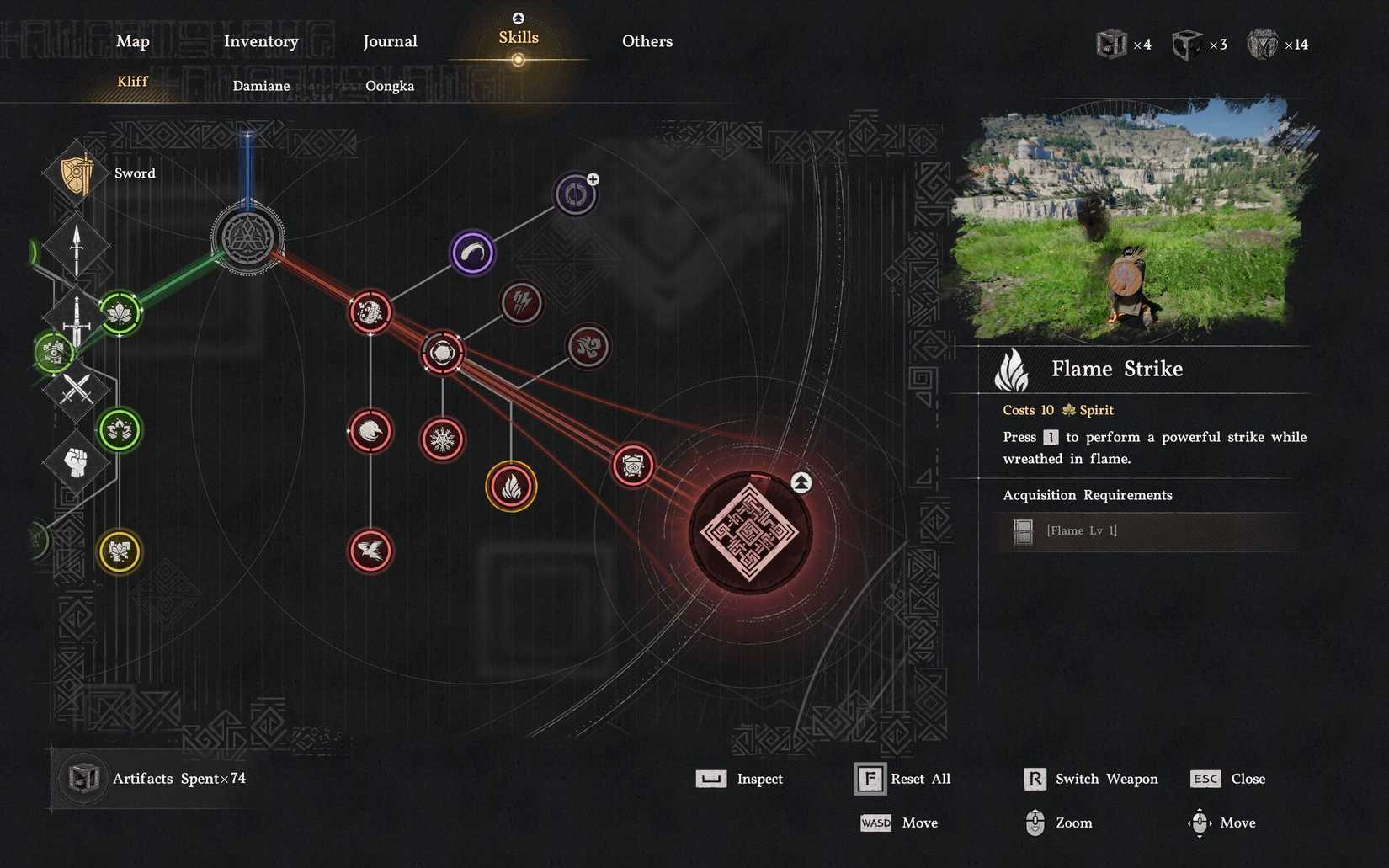
Task: Select the large red maze-pattern core node
Action: [x=749, y=532]
